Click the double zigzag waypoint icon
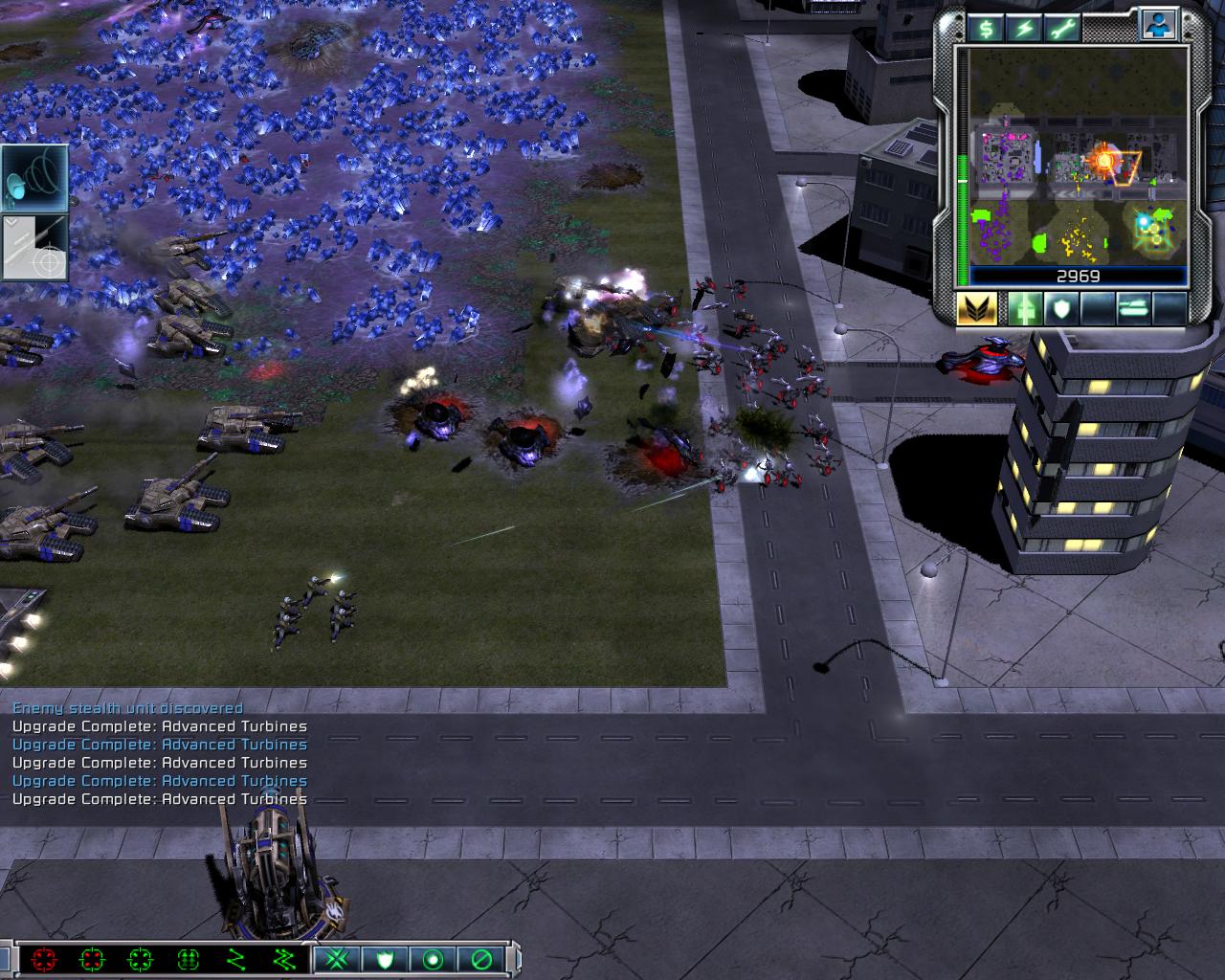Image resolution: width=1225 pixels, height=980 pixels. click(x=283, y=958)
